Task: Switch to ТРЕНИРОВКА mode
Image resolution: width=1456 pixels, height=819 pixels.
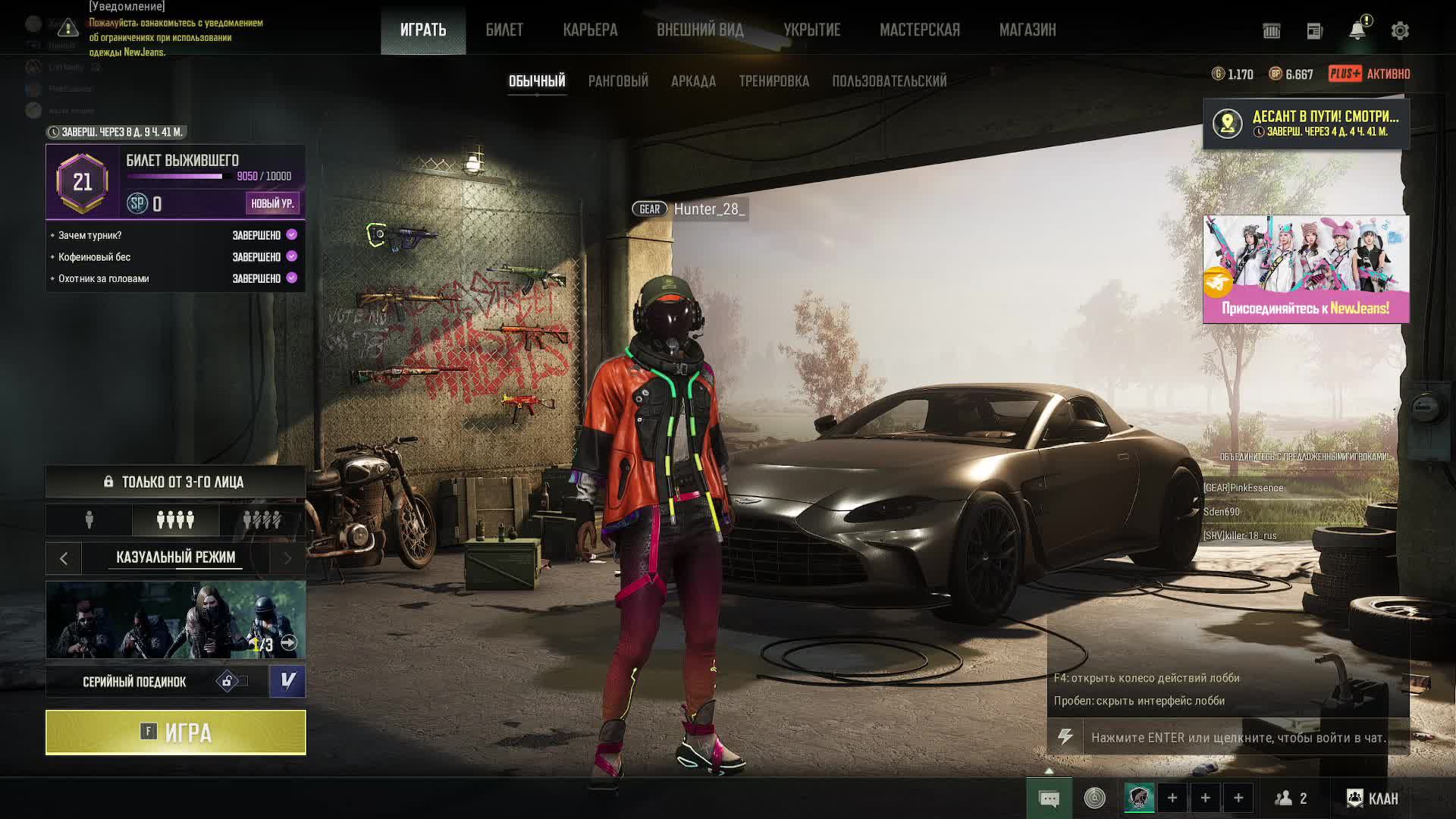Action: click(773, 81)
